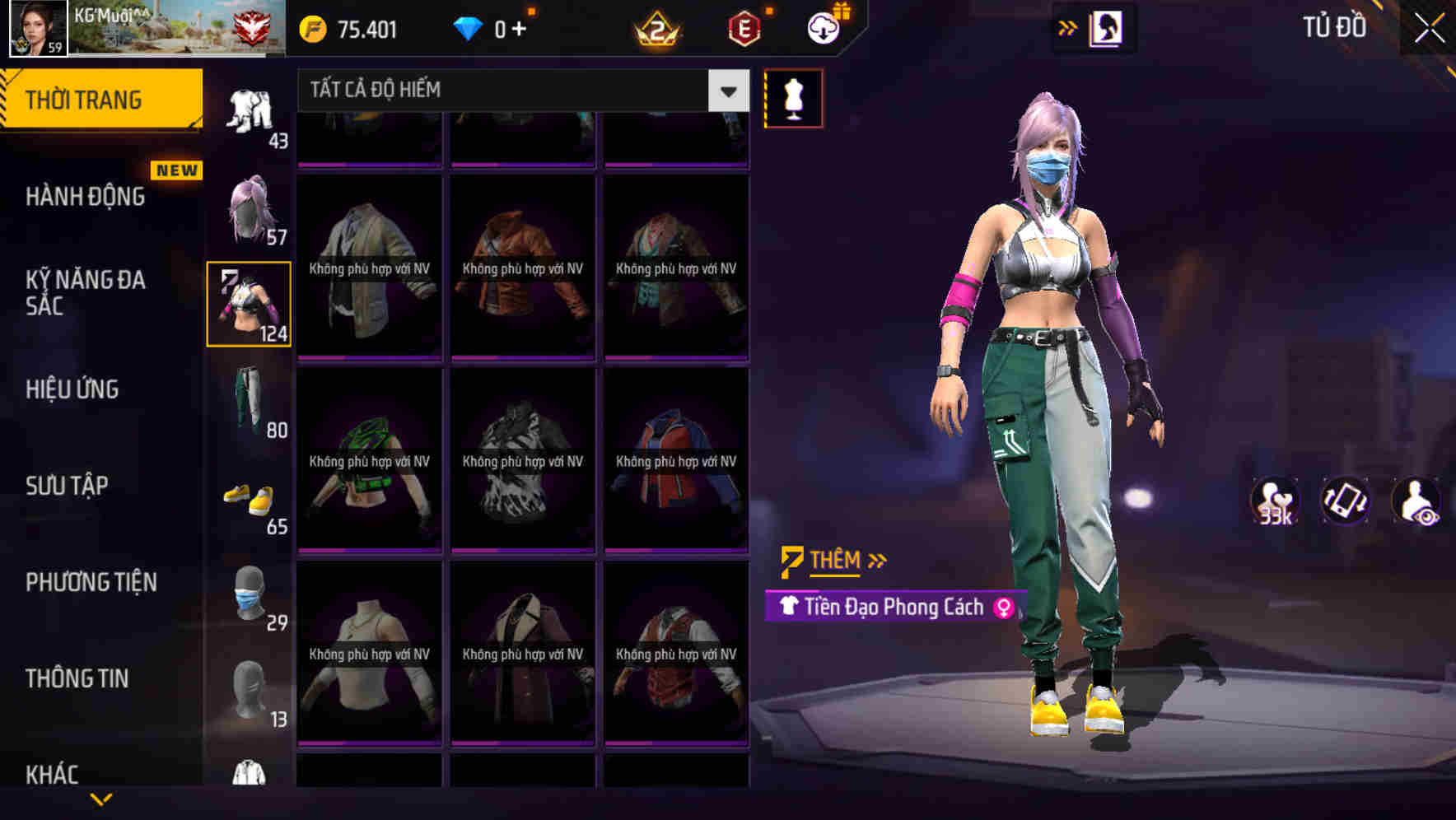Viewport: 1456px width, 820px height.
Task: Click the pants category showing 80 items
Action: 249,399
